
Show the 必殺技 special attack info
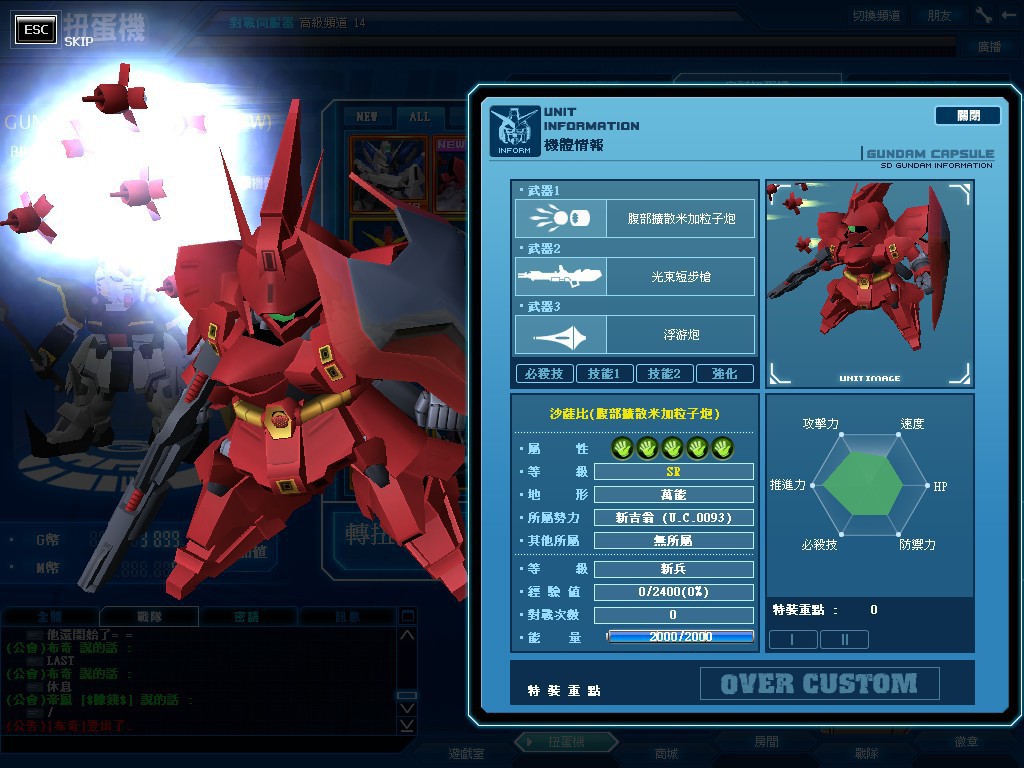544,374
